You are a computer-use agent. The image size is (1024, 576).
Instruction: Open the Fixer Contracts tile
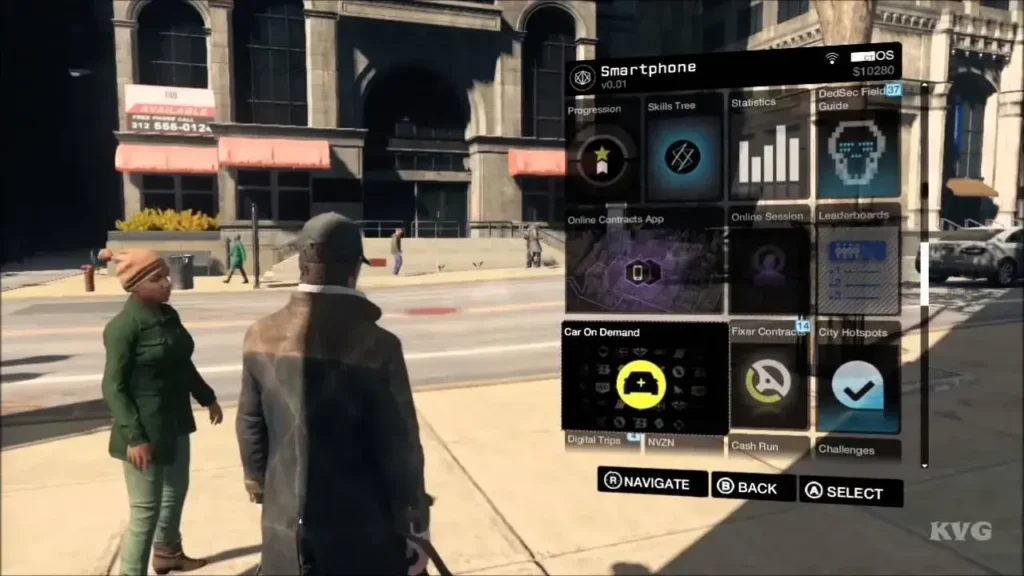(x=768, y=380)
